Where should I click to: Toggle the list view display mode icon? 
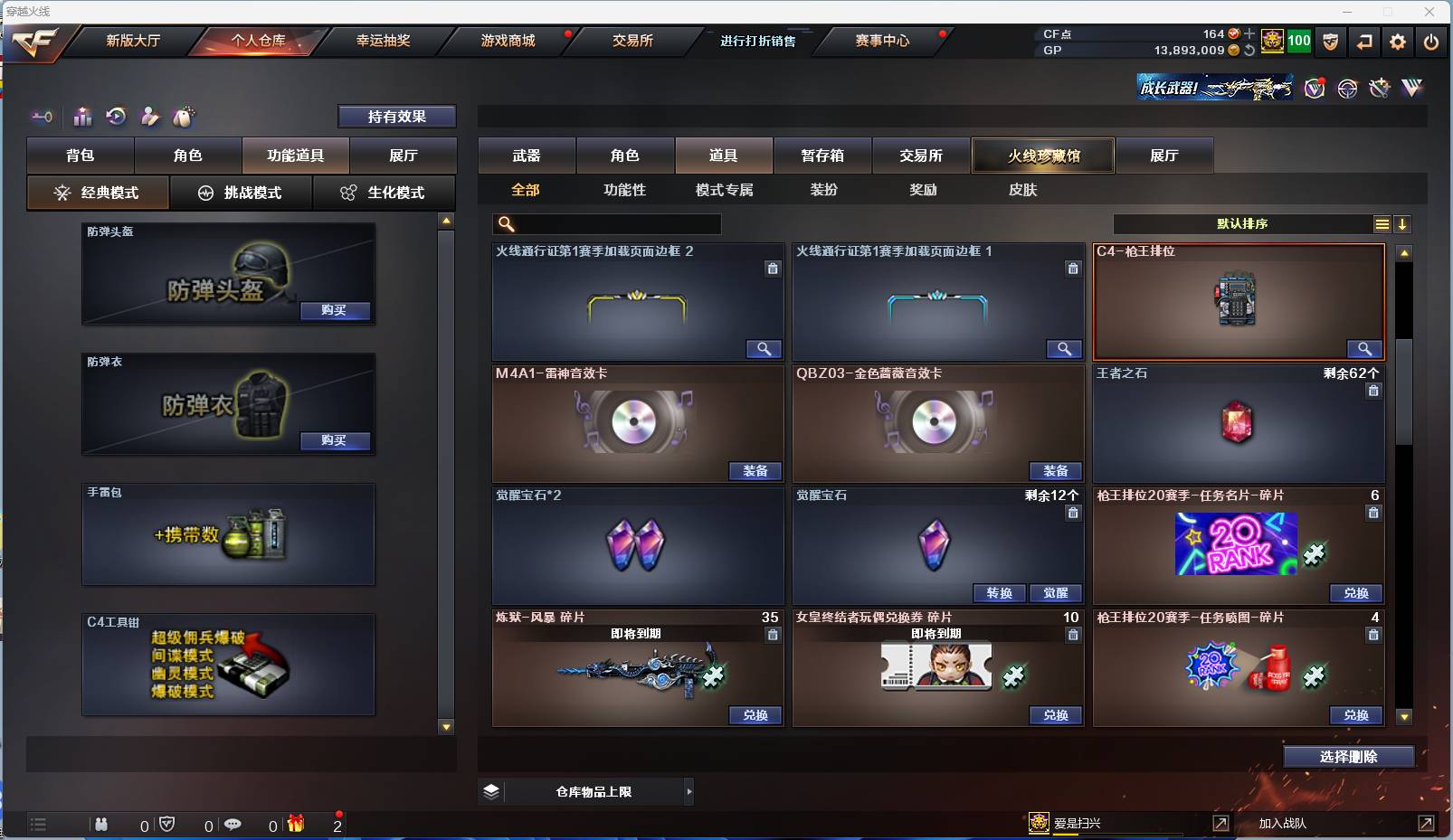click(x=1382, y=224)
